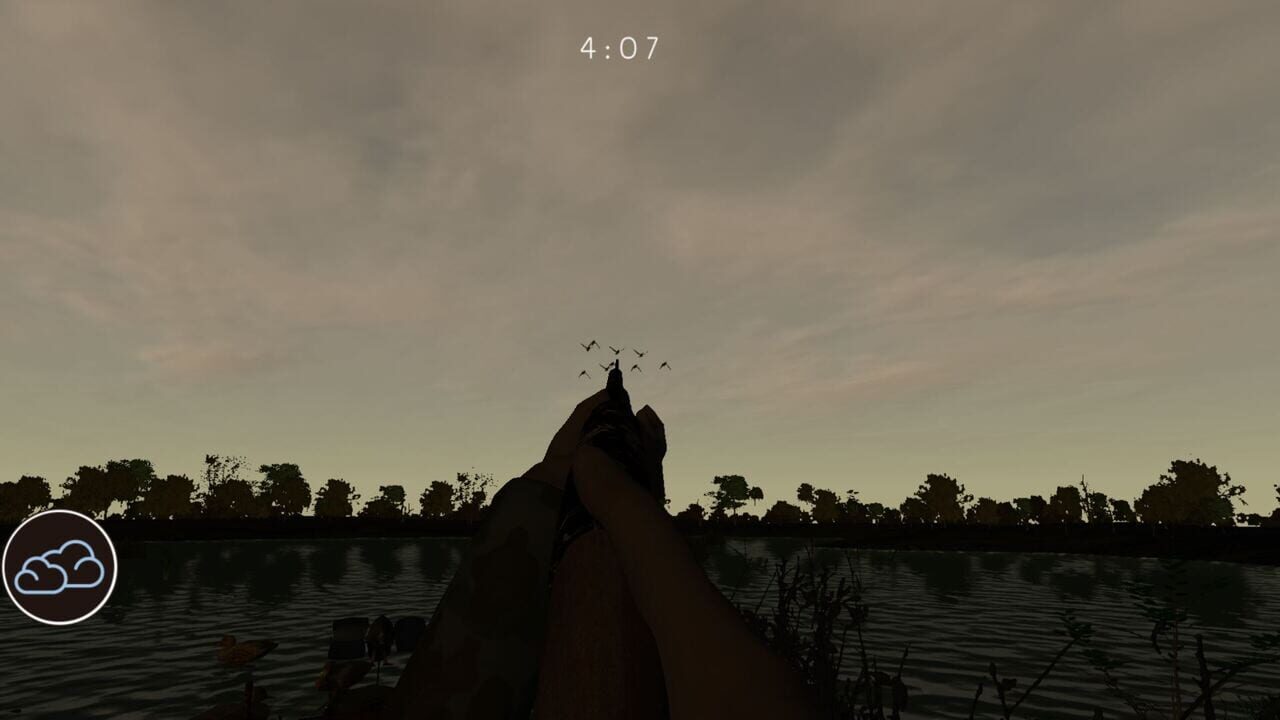Click the center duck of the flock
The width and height of the screenshot is (1280, 720).
616,350
